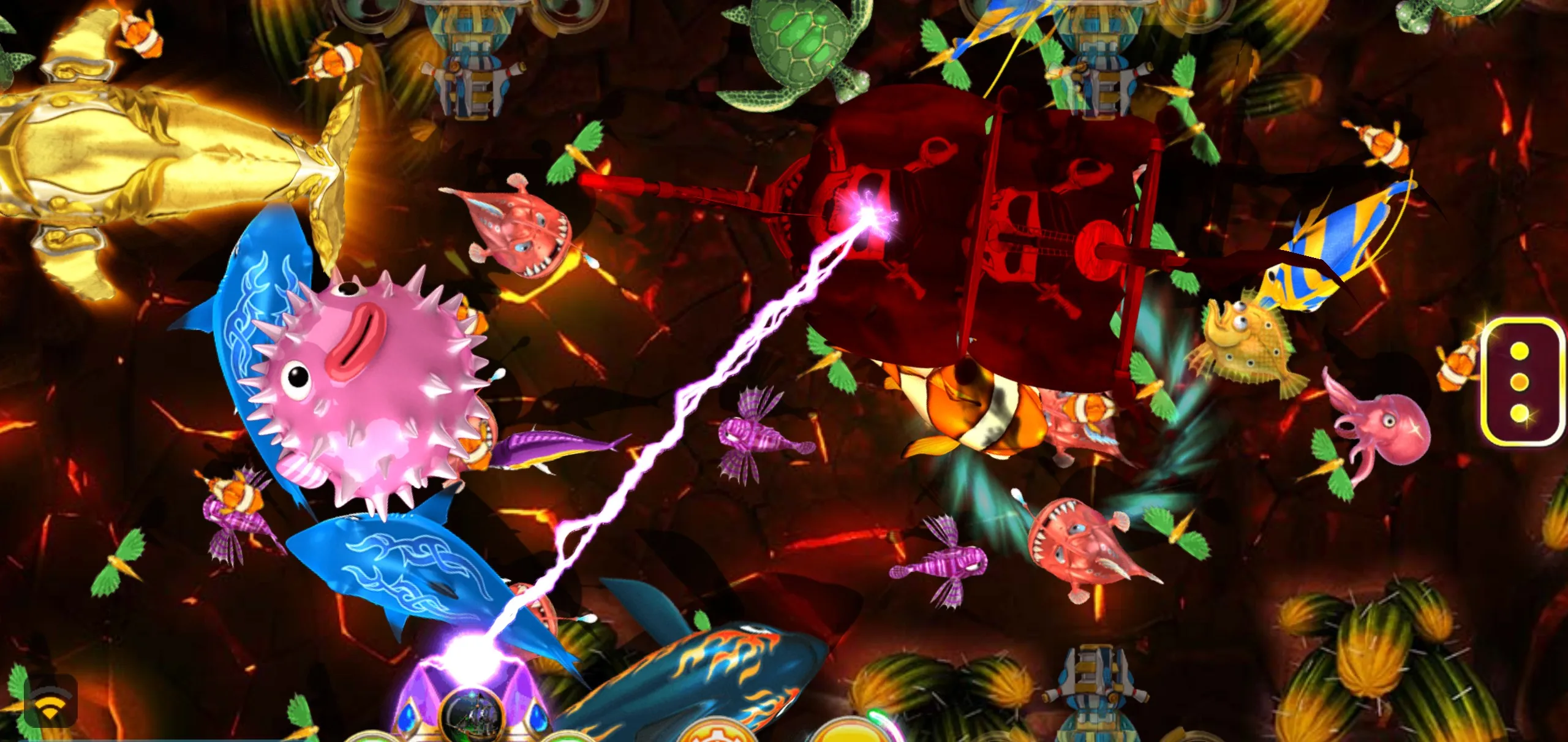
Task: Target the red pirate ghost ship boss
Action: [x=980, y=245]
